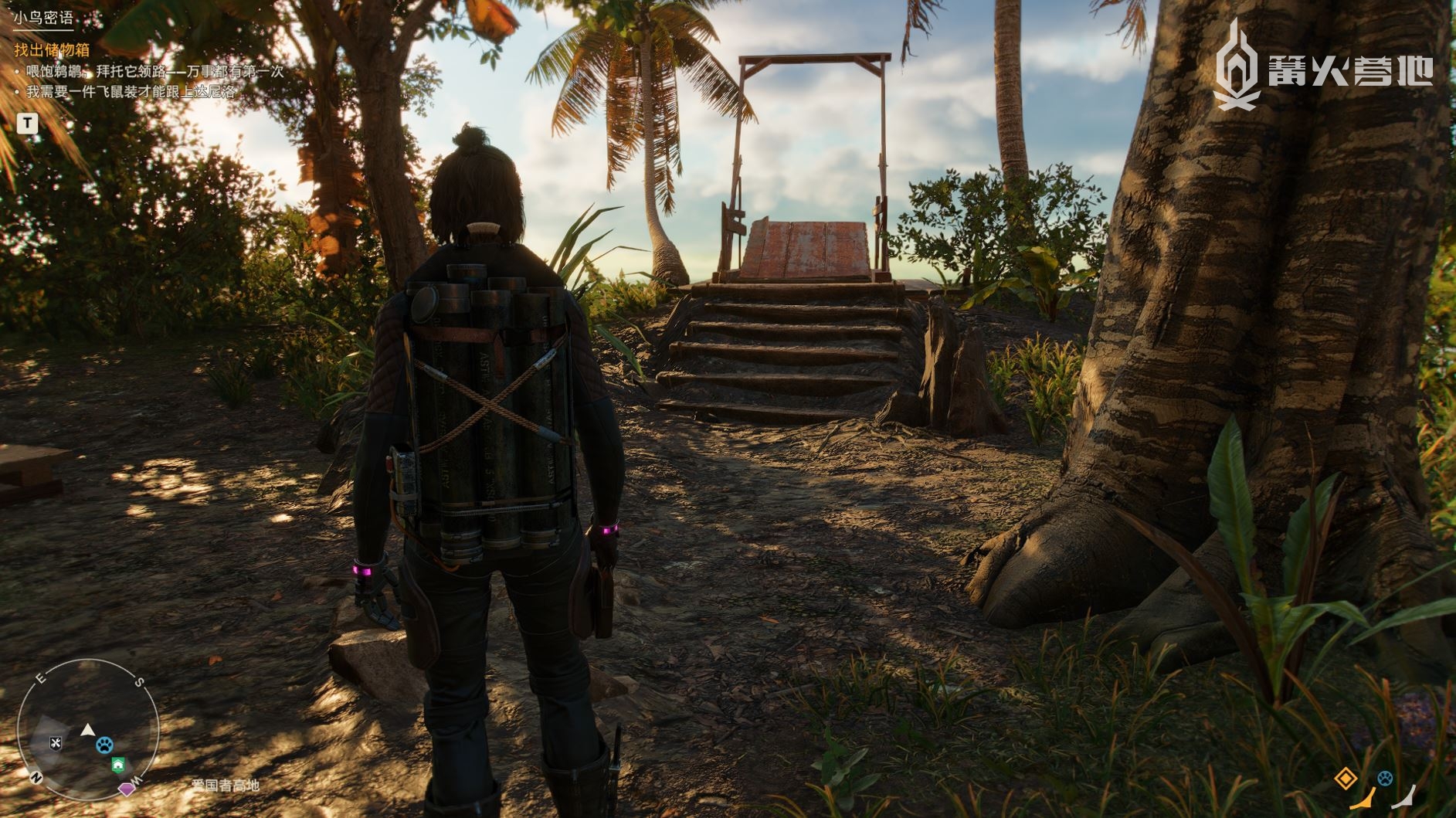
Task: Open the 小鸟密语 quest tracker title
Action: tap(43, 18)
